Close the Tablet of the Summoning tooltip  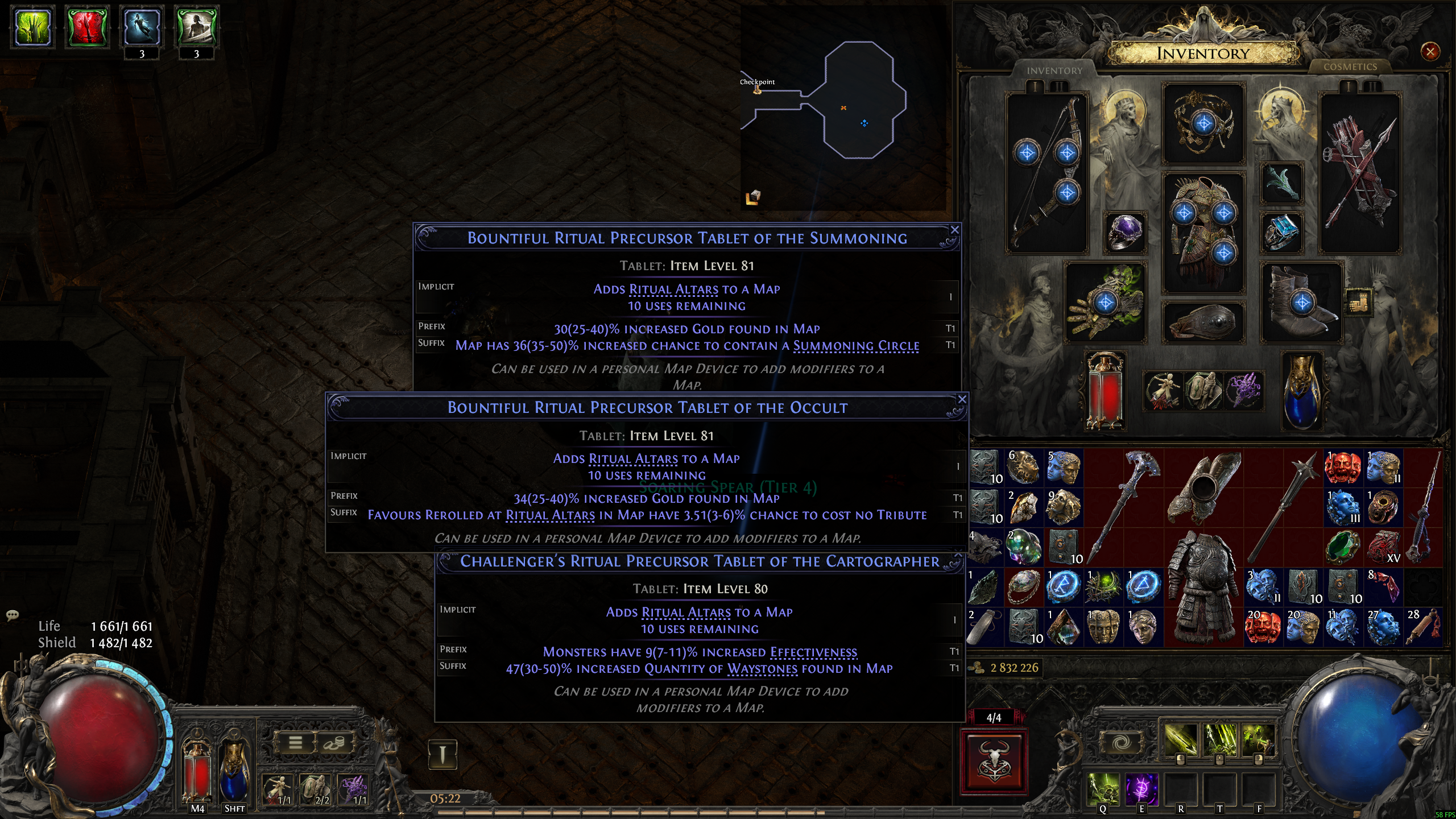pos(955,230)
